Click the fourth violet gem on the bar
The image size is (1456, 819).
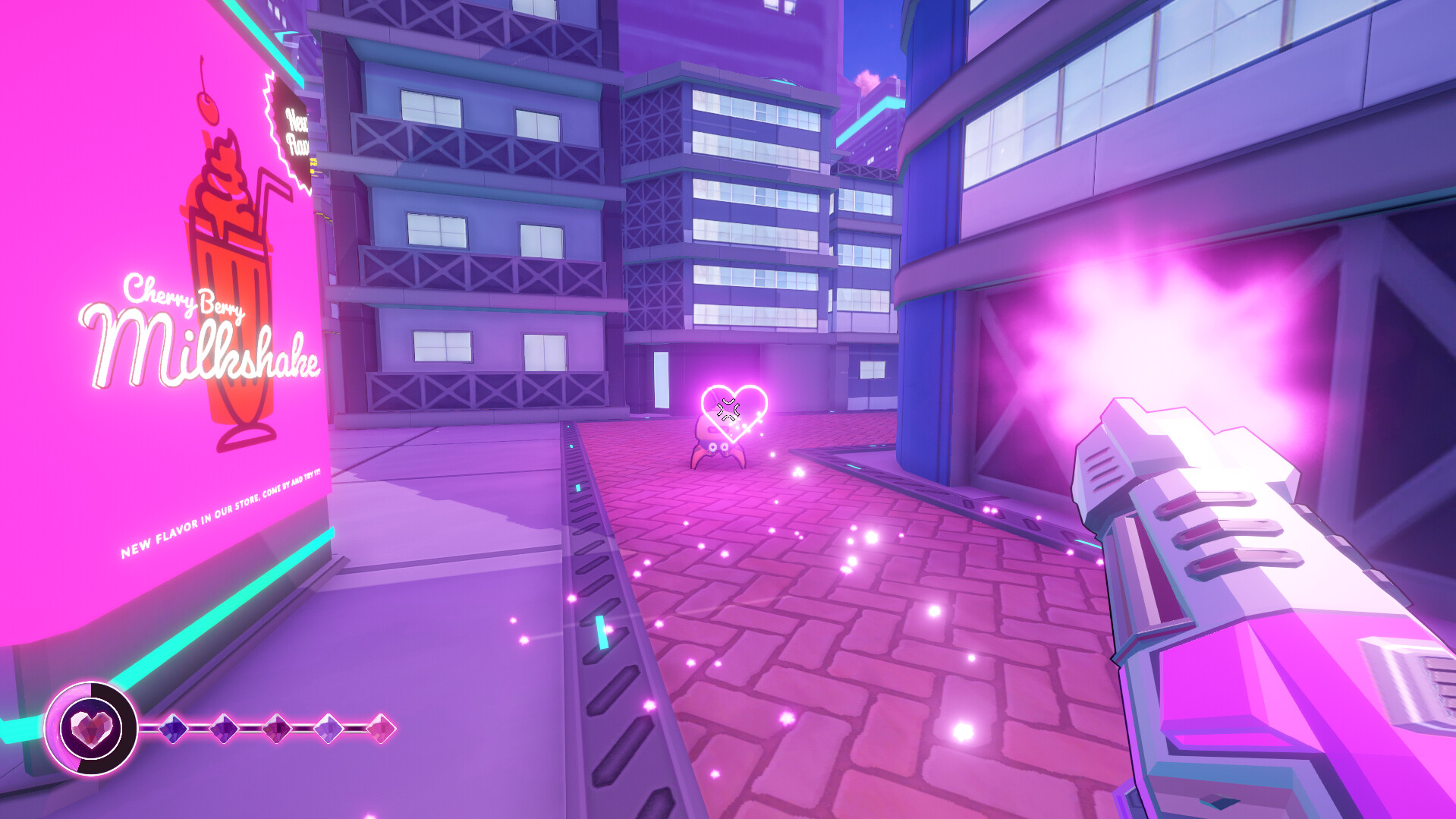click(x=328, y=729)
